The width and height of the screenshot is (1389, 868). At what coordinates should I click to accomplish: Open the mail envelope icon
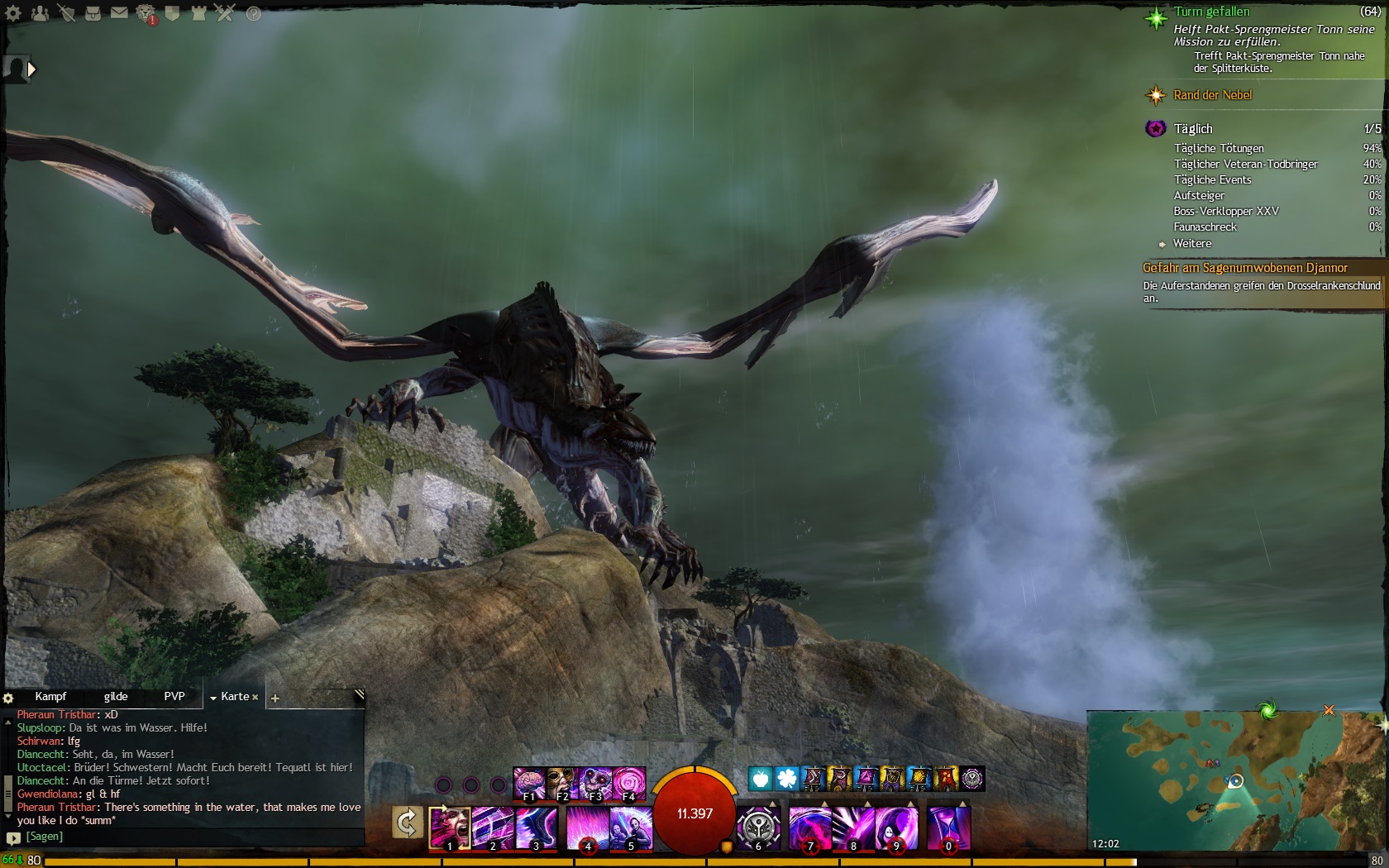pos(119,13)
